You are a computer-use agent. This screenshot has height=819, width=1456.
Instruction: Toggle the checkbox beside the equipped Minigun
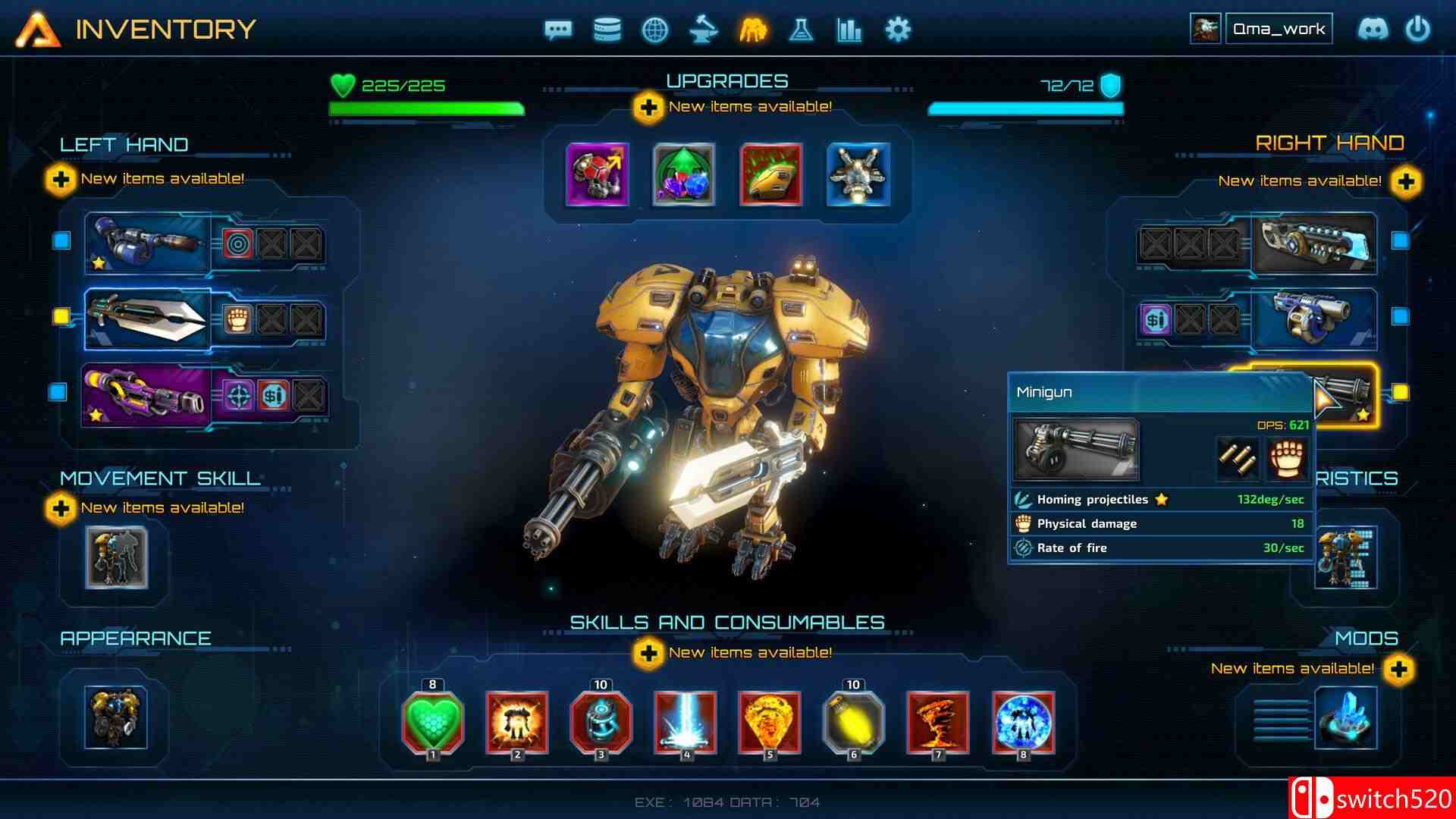click(1399, 394)
